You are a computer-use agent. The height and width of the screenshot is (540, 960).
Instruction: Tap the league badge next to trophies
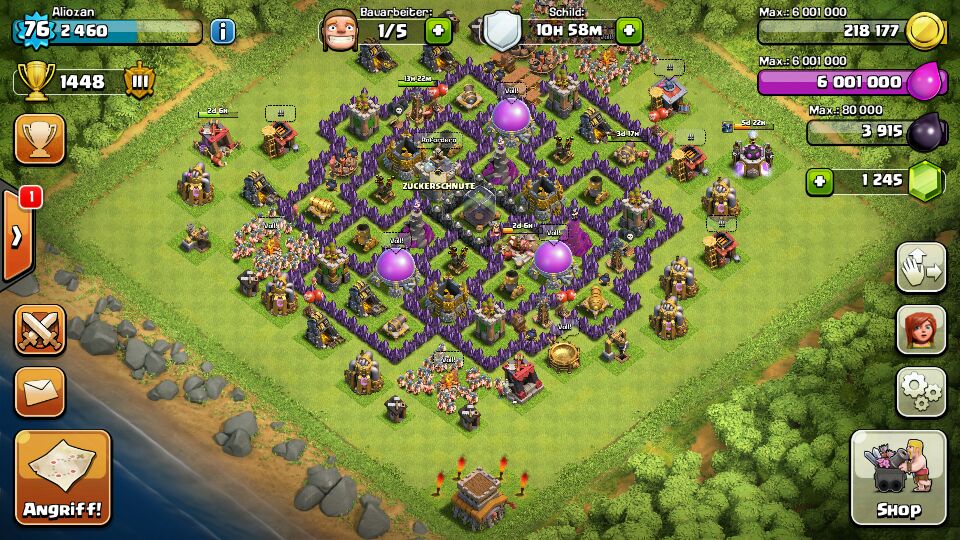139,81
